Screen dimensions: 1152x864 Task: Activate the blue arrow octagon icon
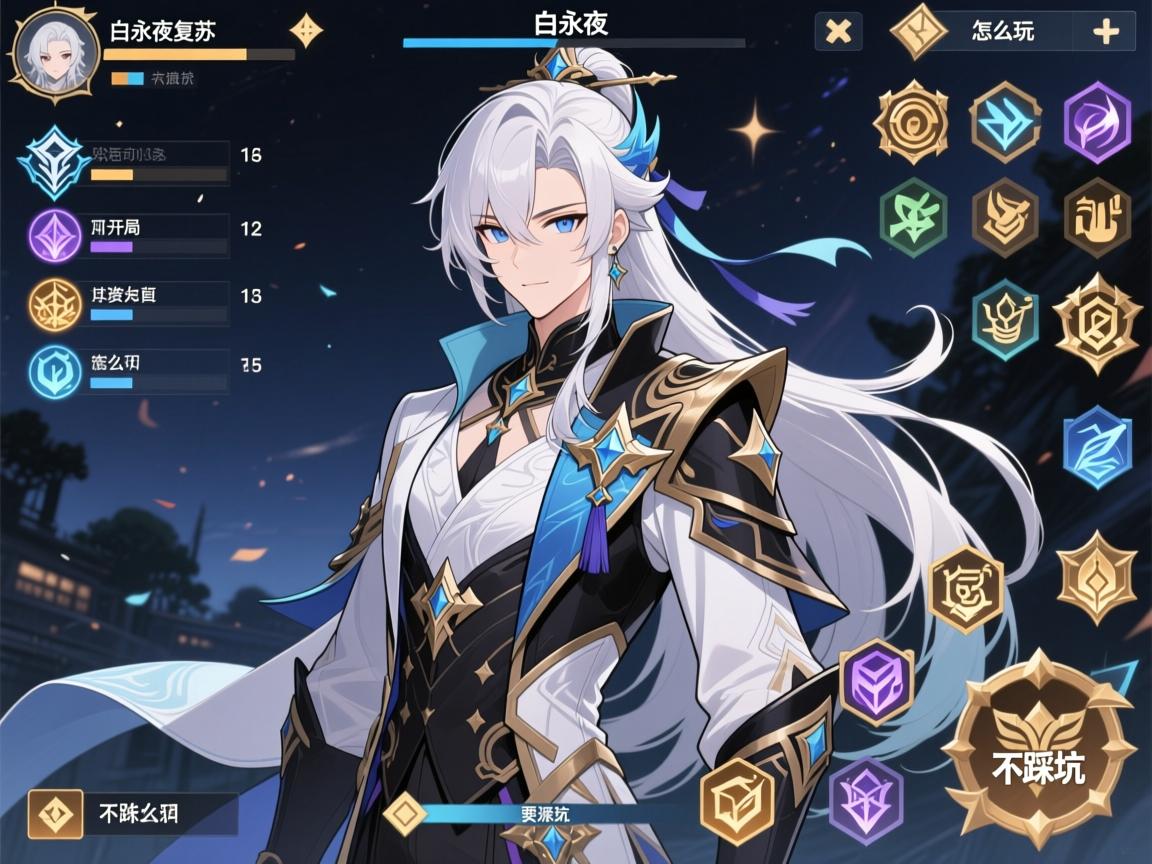click(x=1005, y=123)
